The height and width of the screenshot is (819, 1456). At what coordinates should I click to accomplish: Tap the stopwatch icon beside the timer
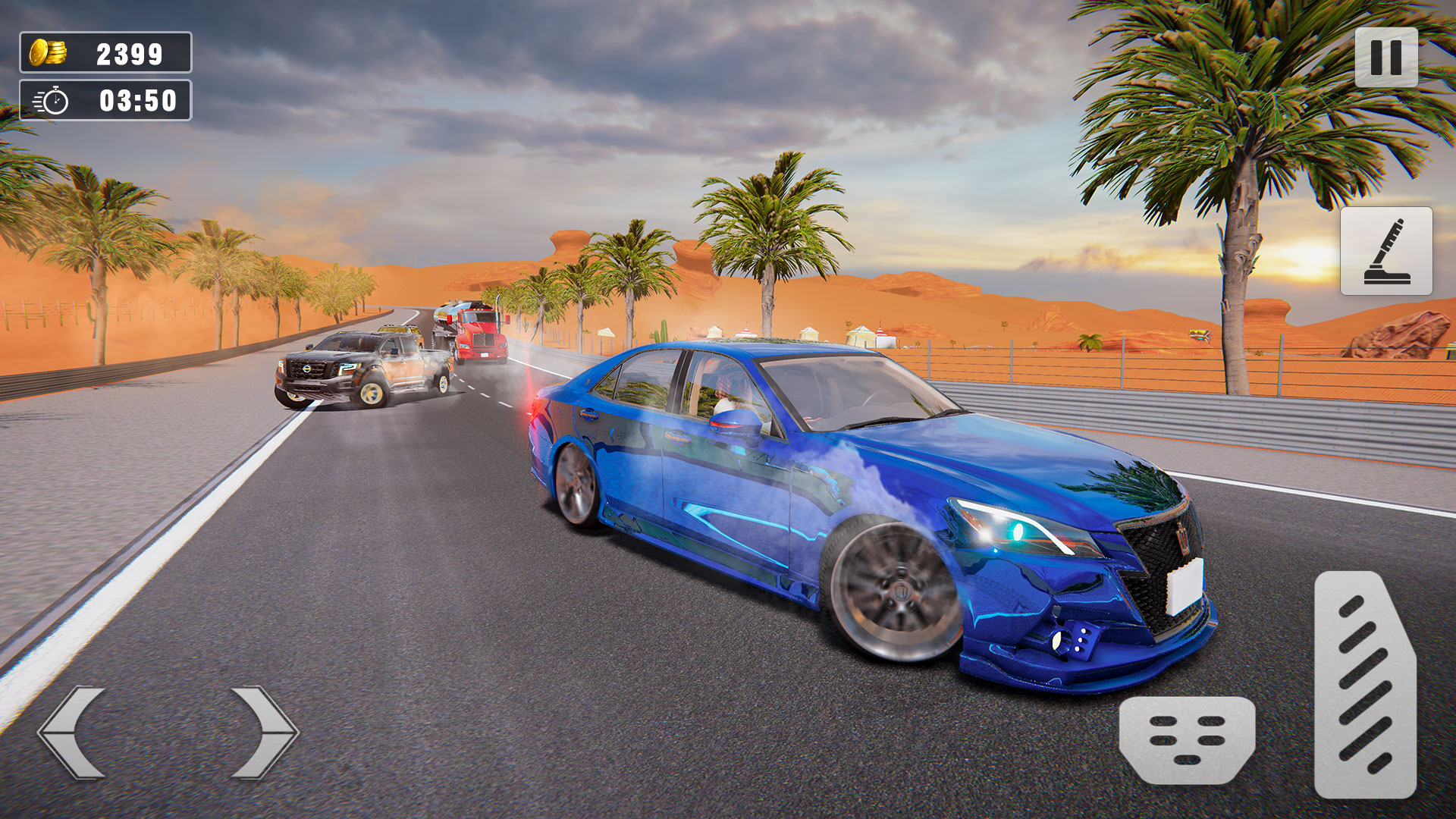[x=50, y=98]
